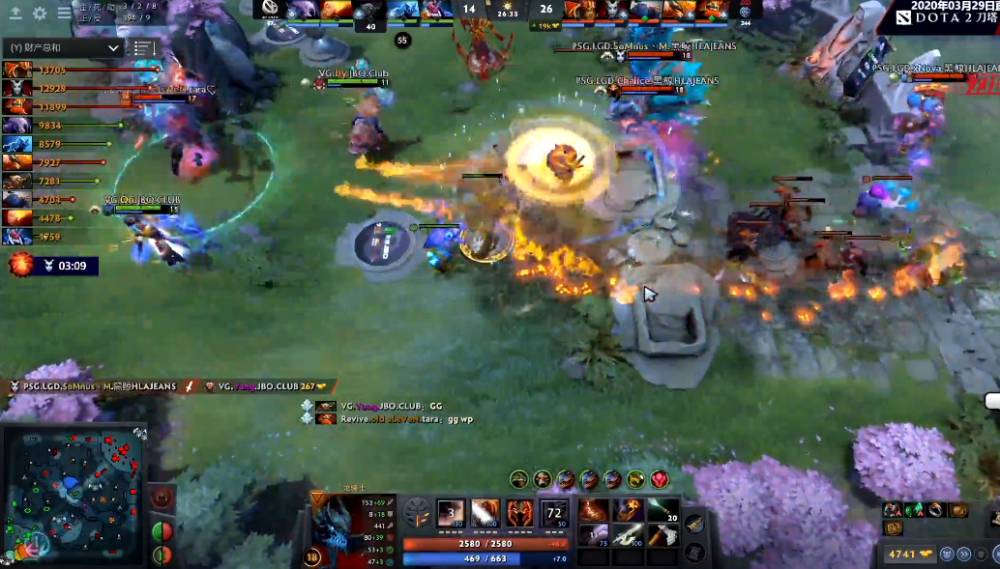Toggle the graph sort button beside dropdown
The height and width of the screenshot is (569, 1000).
(x=142, y=48)
